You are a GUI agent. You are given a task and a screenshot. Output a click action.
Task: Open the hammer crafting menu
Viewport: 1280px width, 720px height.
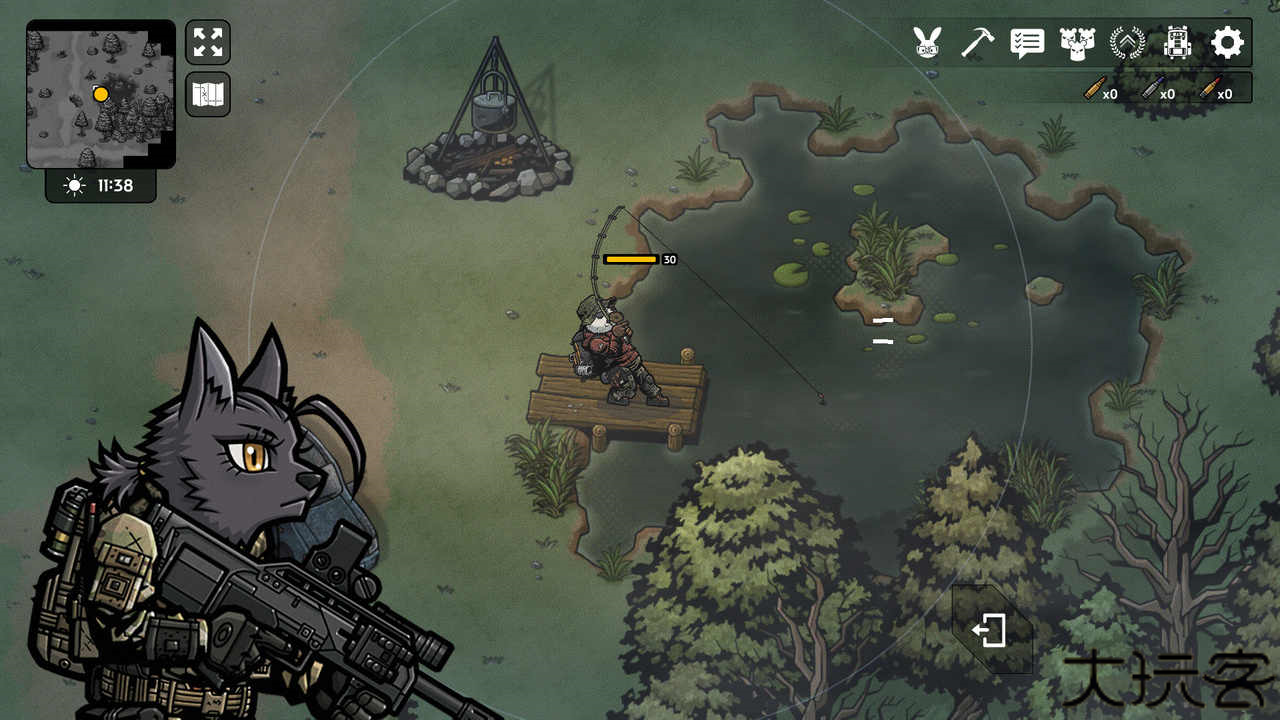tap(977, 42)
